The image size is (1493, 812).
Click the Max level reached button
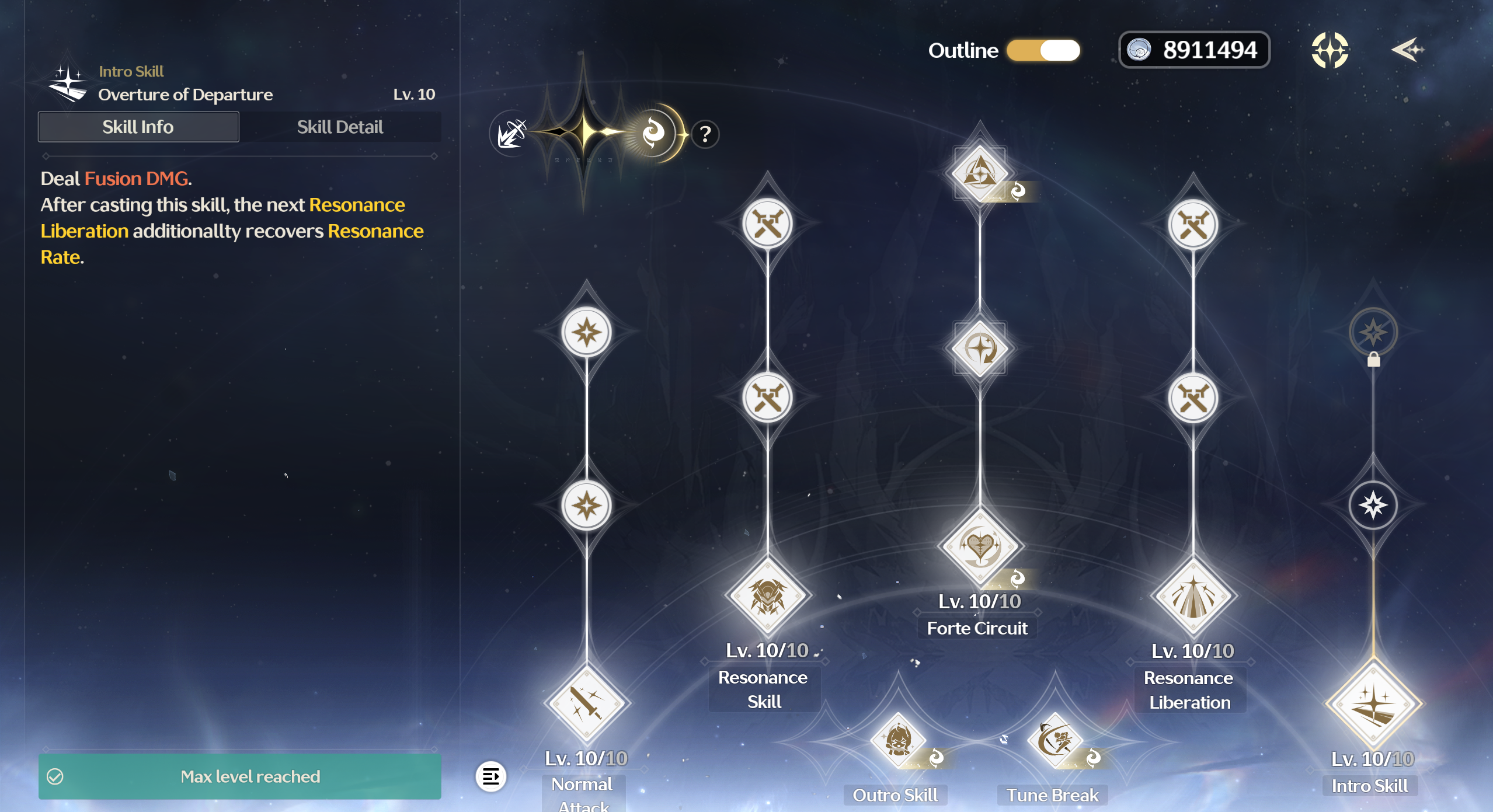pos(240,776)
